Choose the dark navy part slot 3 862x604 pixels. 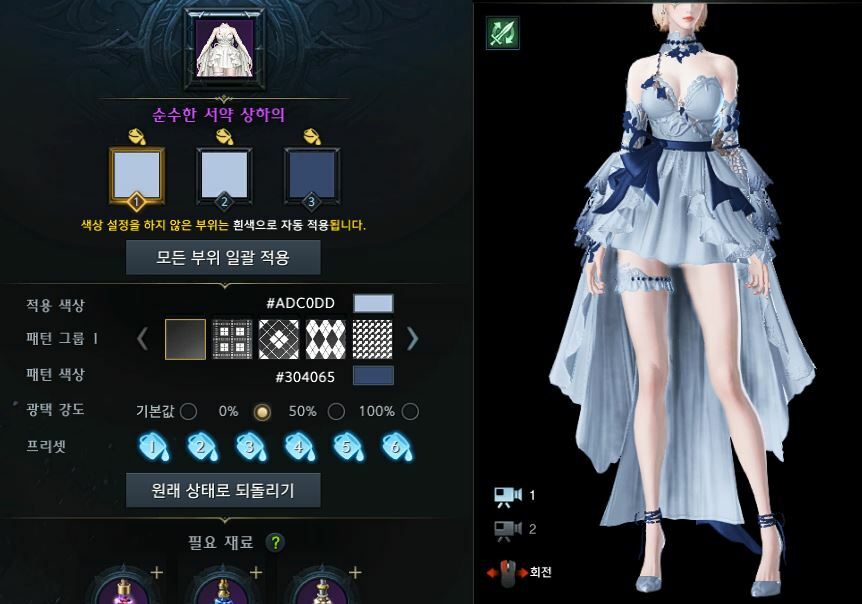(310, 175)
